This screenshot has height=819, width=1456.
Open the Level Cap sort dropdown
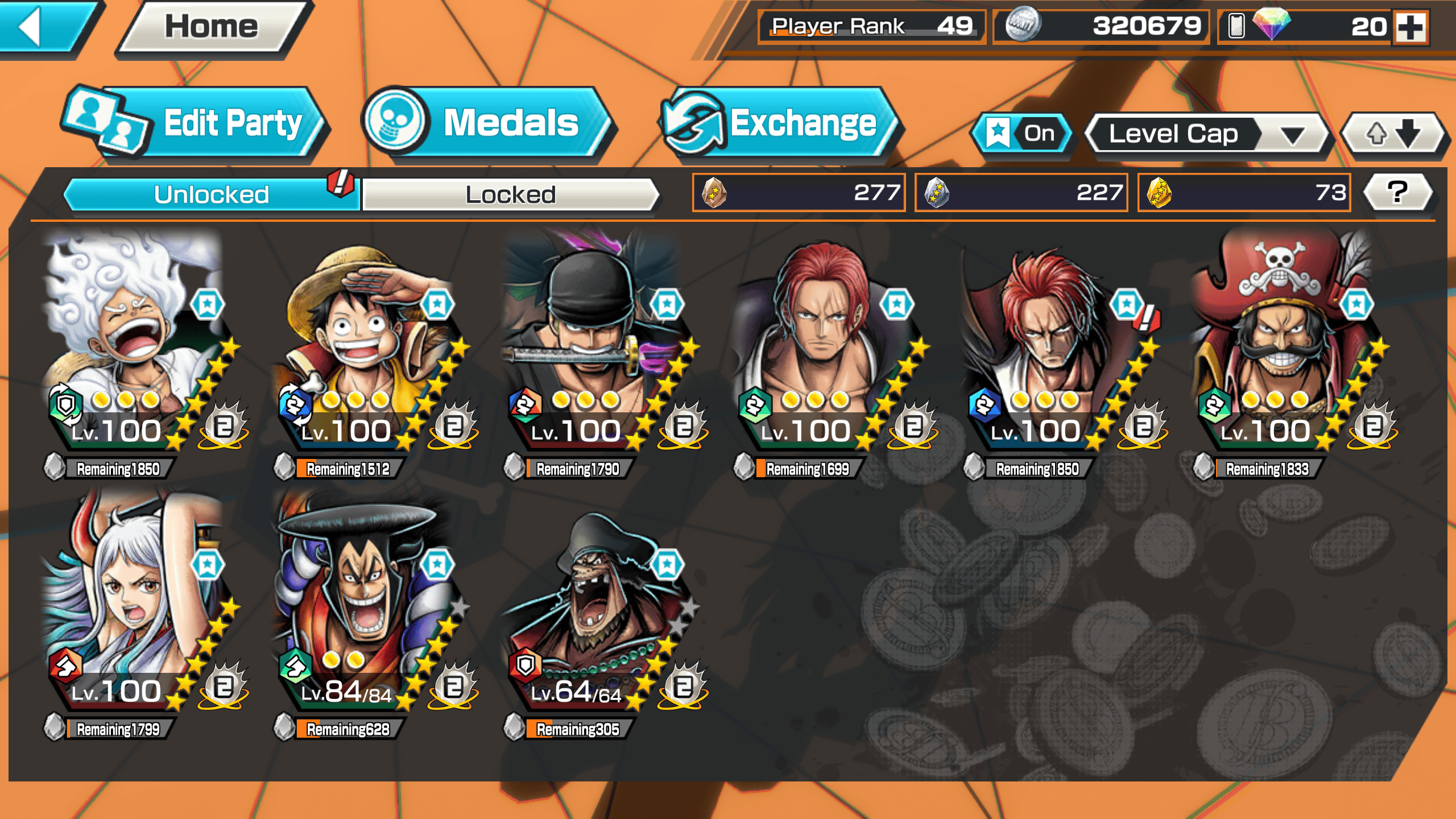pos(1206,134)
